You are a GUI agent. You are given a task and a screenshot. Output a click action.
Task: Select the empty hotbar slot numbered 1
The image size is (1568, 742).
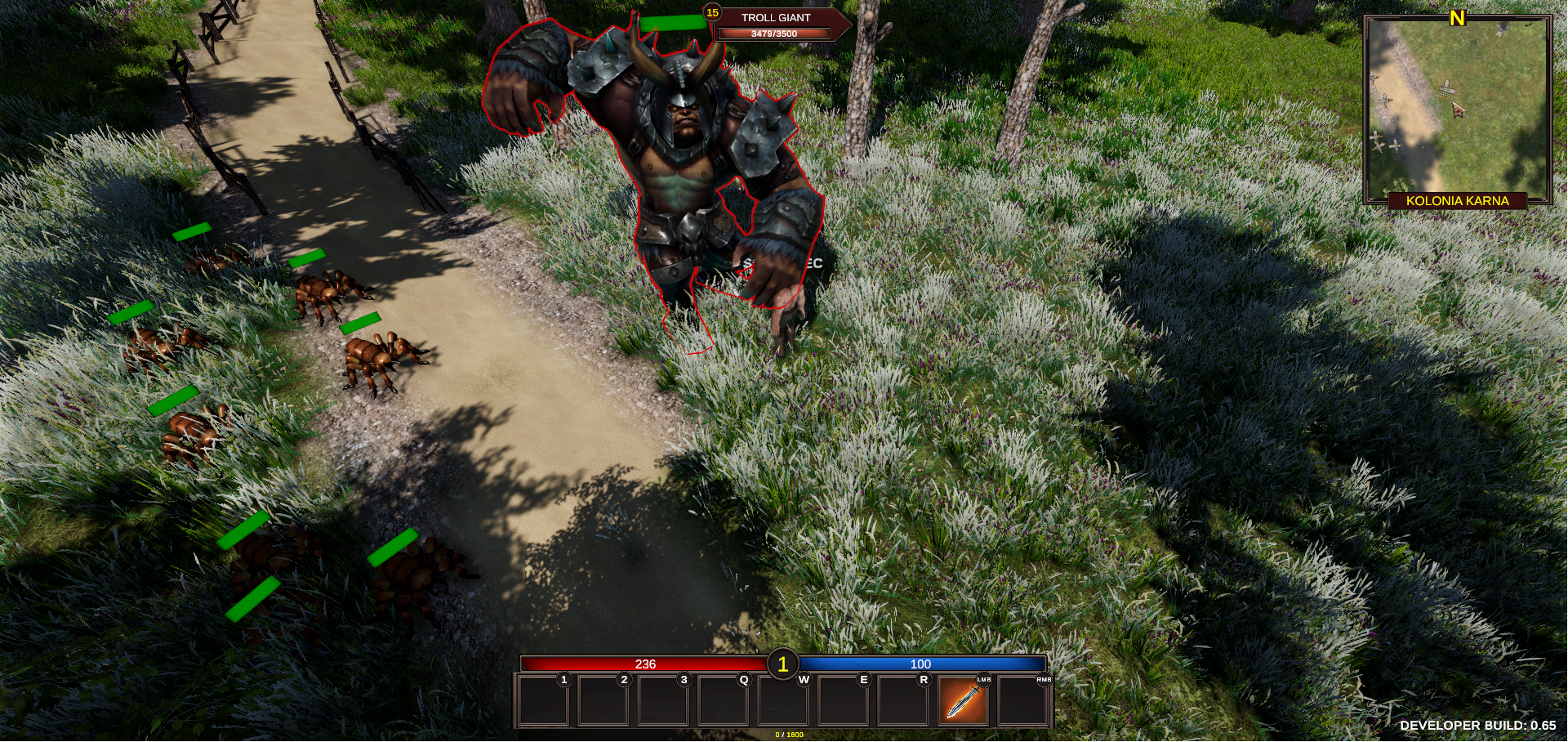(543, 701)
